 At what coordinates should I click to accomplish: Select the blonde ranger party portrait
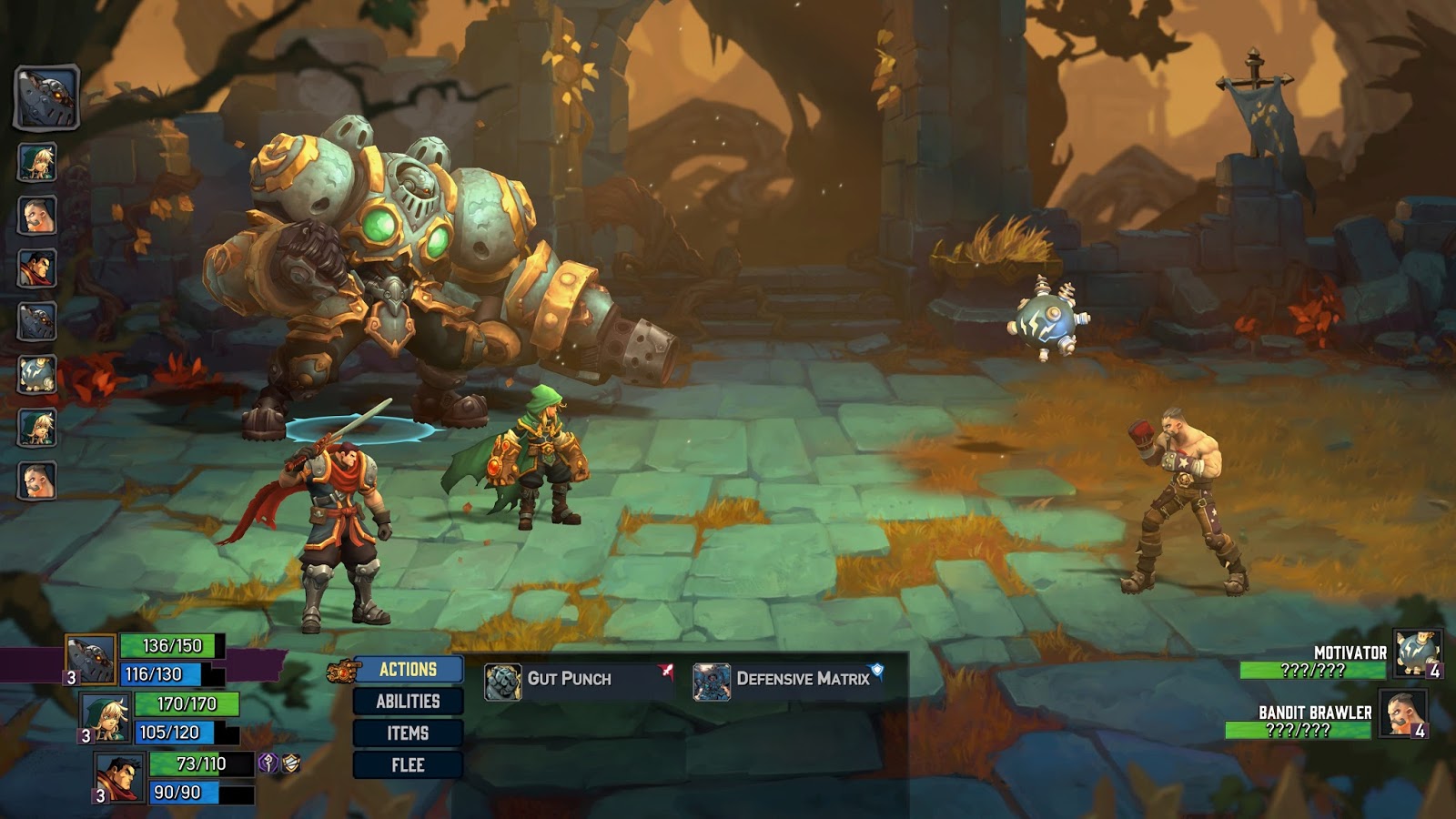106,716
